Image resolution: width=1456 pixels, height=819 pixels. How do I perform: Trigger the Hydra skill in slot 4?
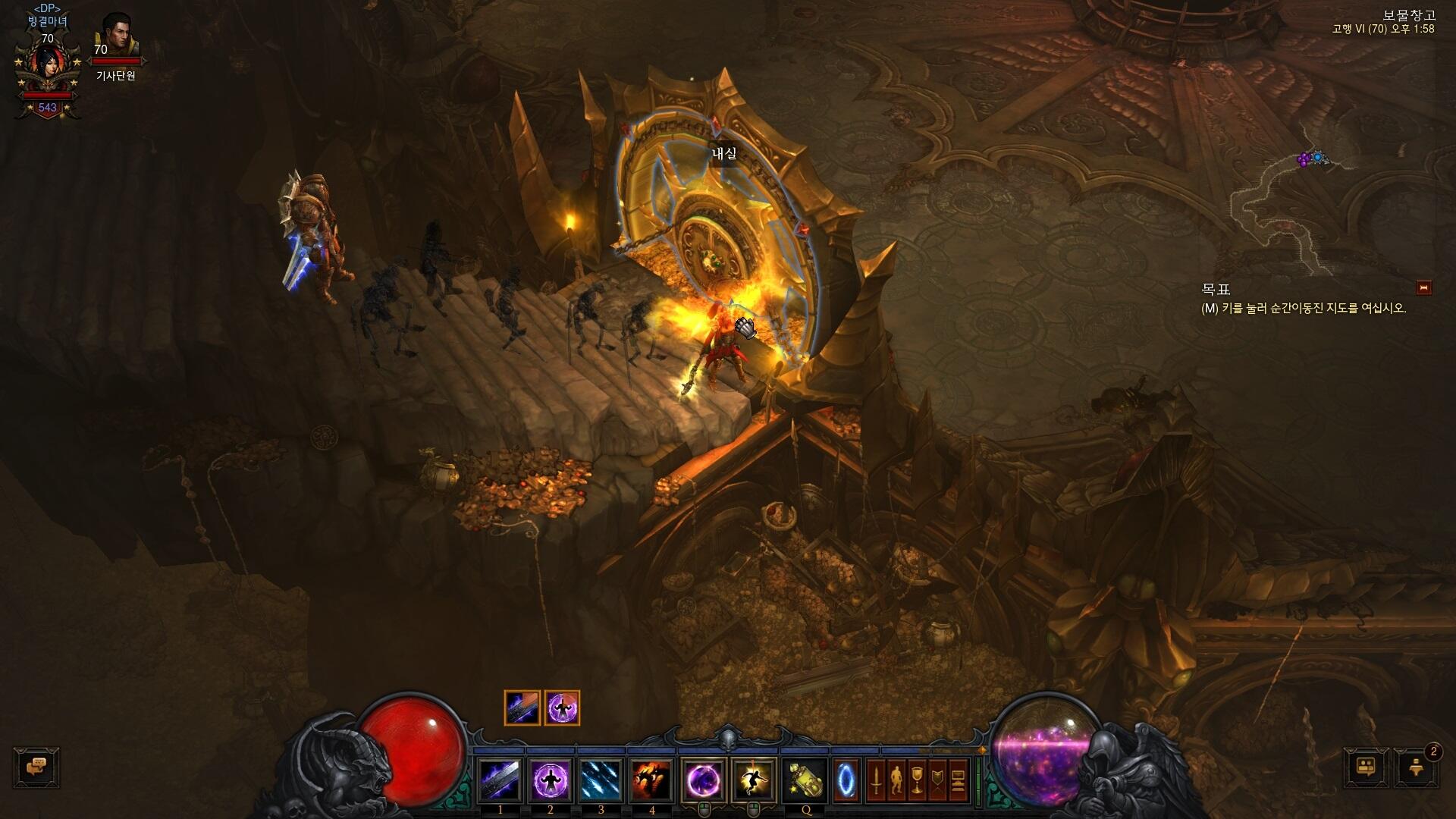tap(652, 780)
